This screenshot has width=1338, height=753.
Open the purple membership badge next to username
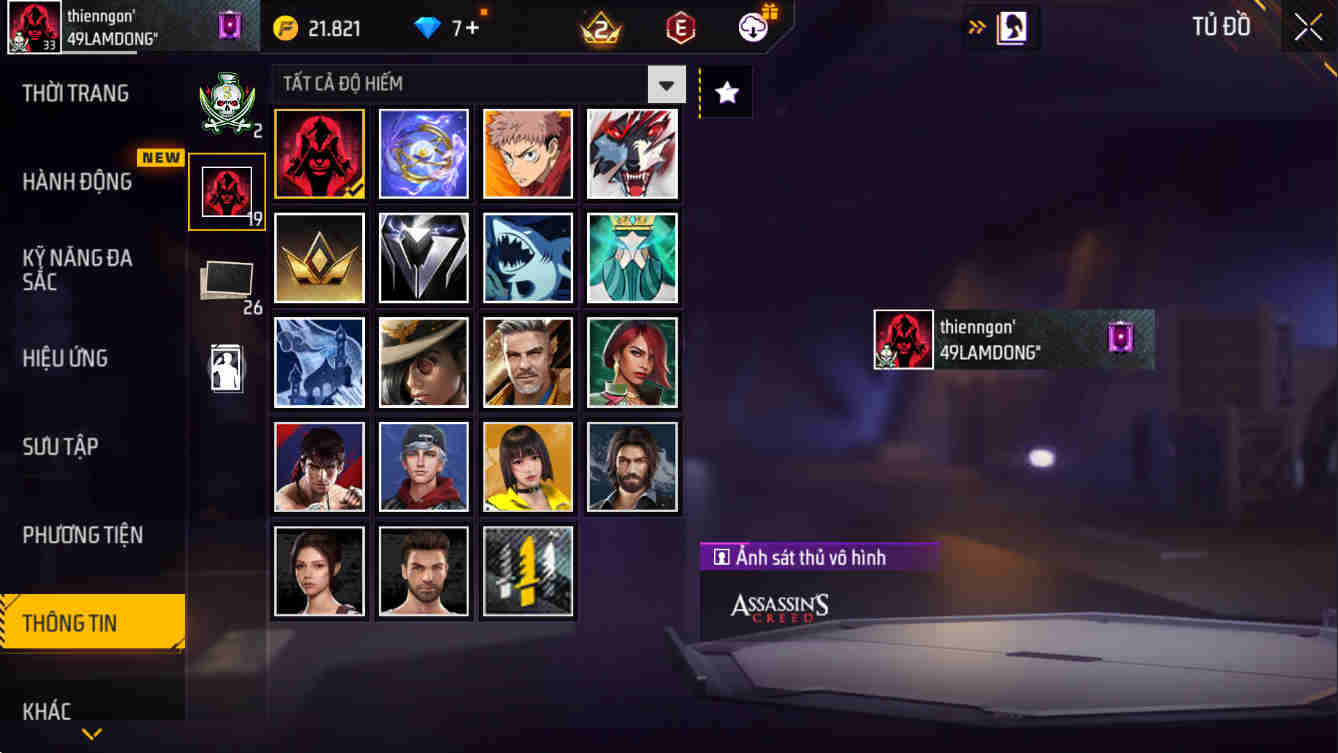(x=229, y=25)
